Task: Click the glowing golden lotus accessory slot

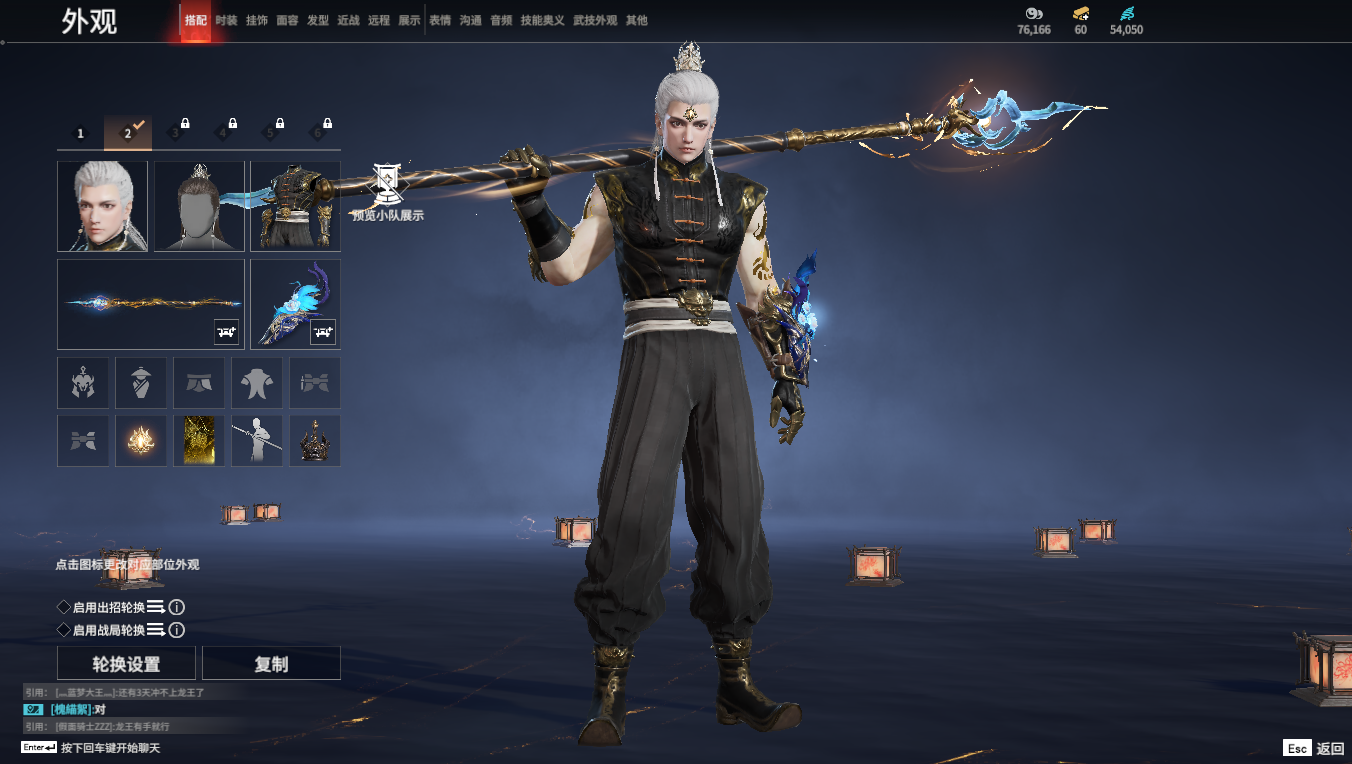Action: (x=141, y=441)
